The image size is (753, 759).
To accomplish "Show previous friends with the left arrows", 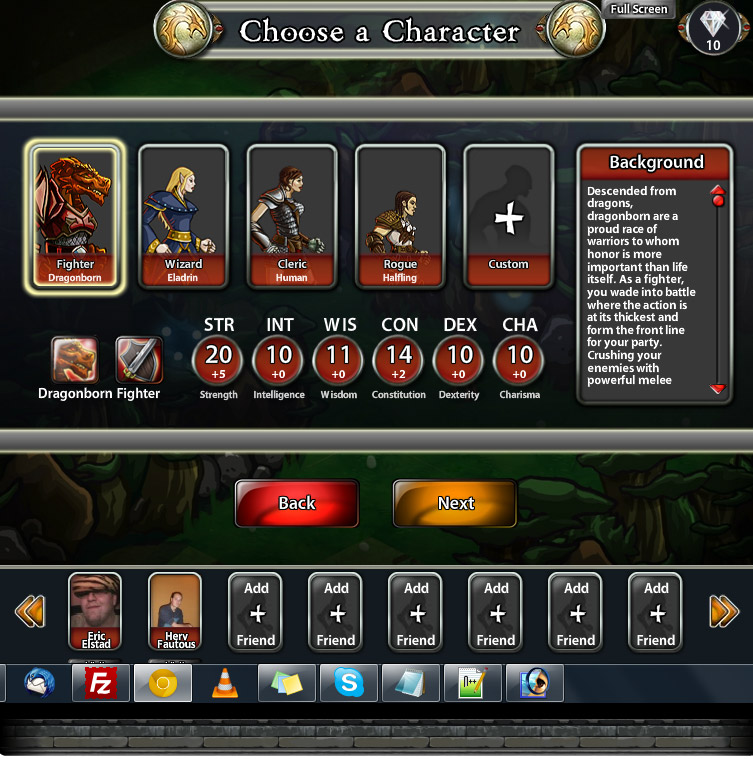I will point(30,610).
